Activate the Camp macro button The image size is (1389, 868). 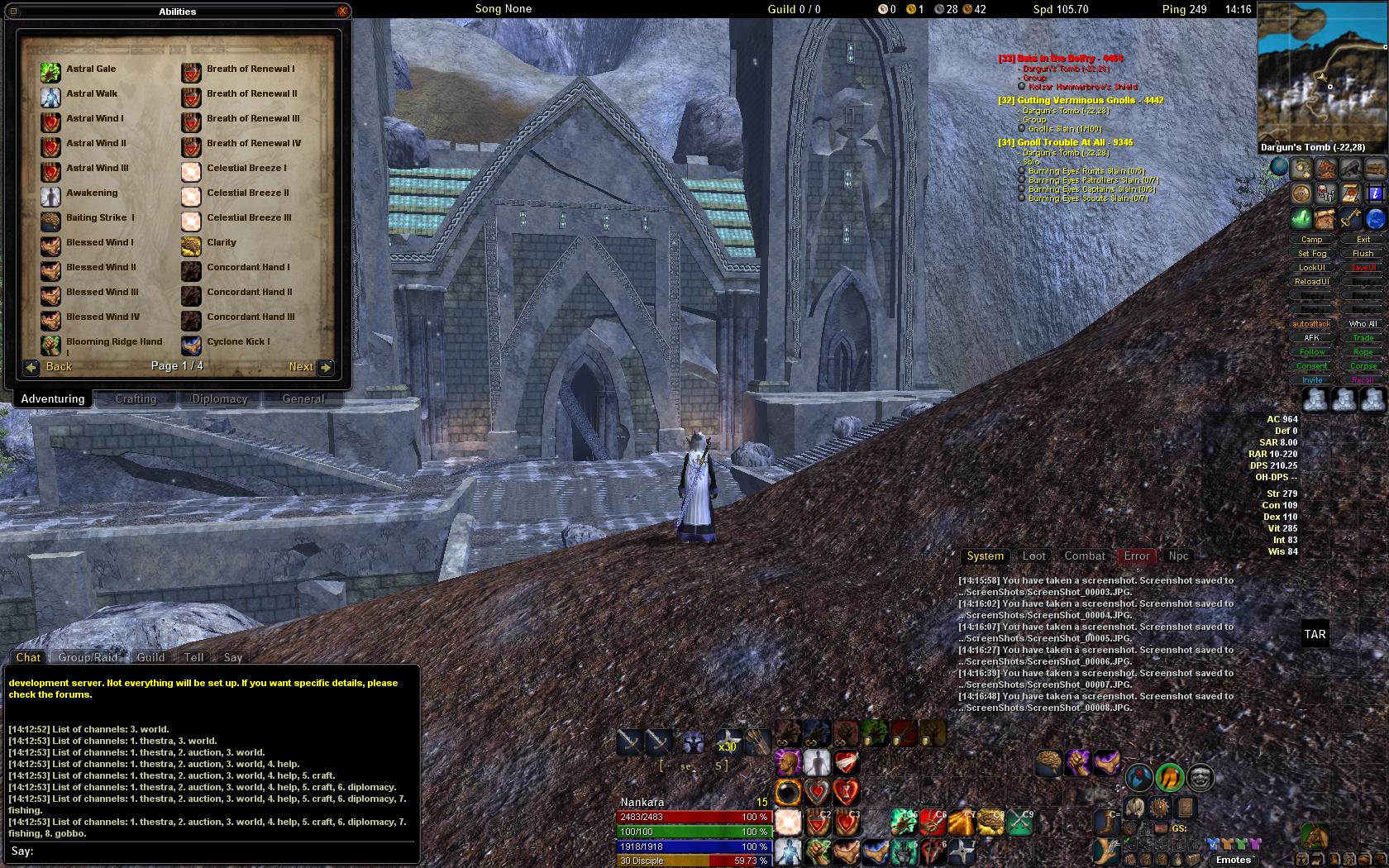tap(1312, 240)
